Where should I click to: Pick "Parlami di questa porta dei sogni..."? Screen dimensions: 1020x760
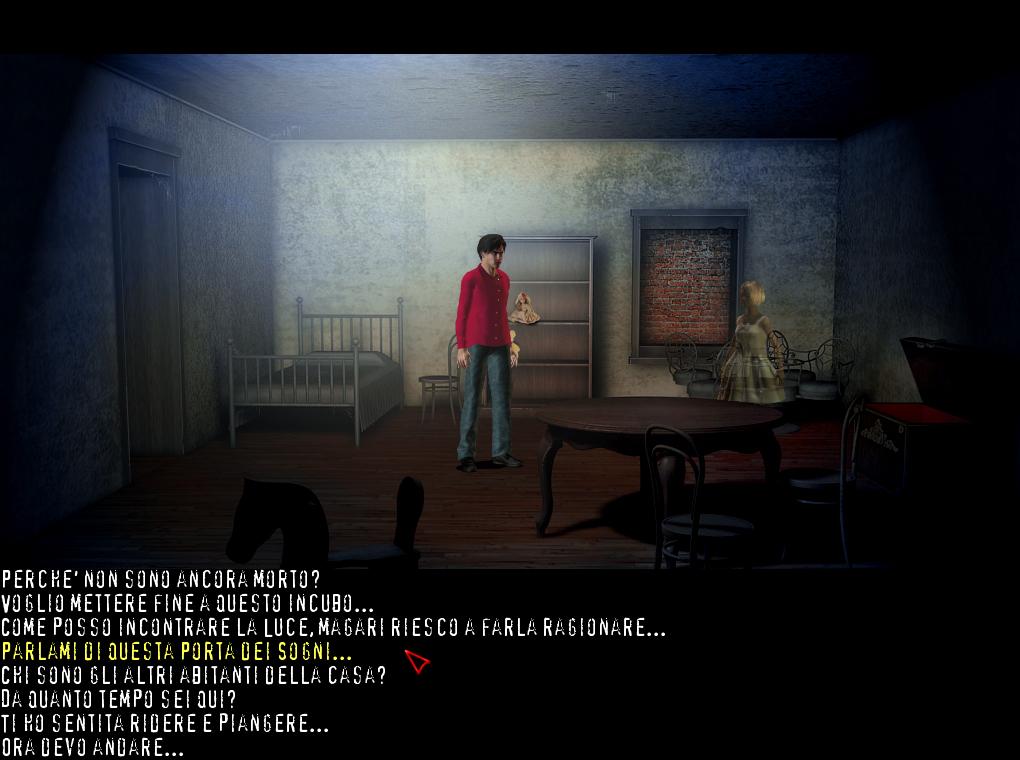click(x=177, y=652)
